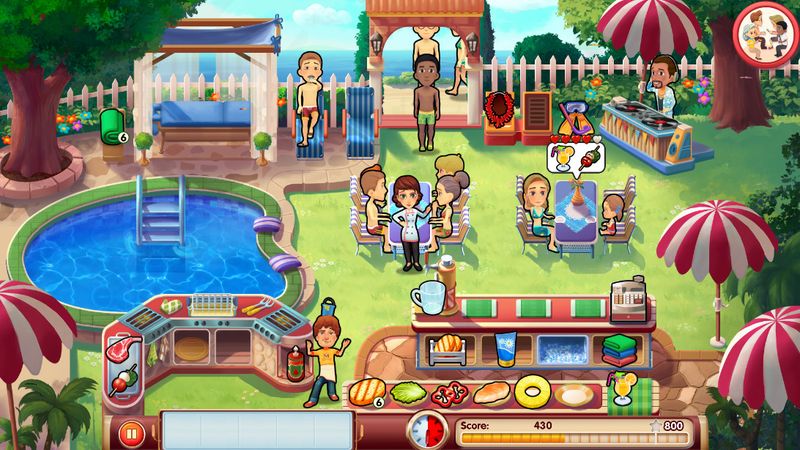Take the bread basket from the shelf

[446, 348]
